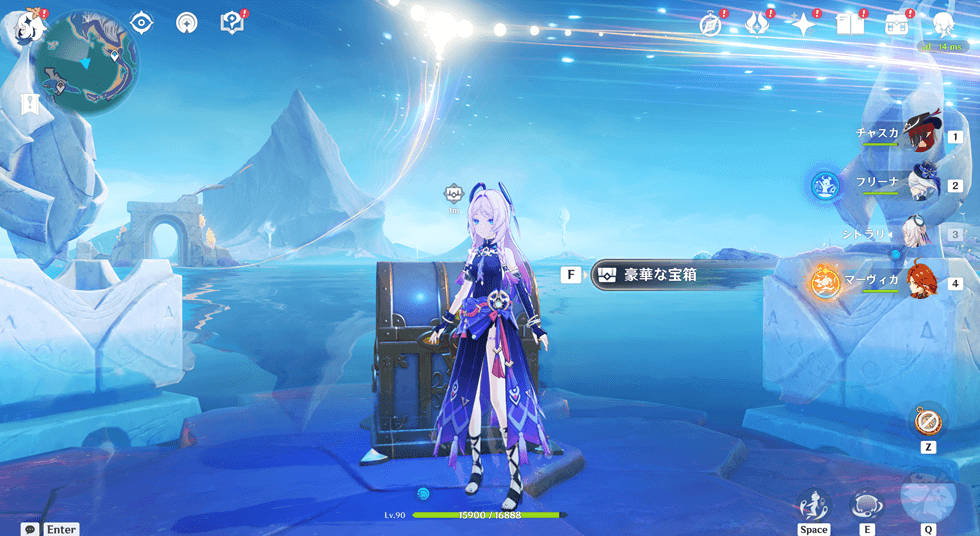
Task: Open the Adventurer Handbook book icon
Action: point(850,24)
